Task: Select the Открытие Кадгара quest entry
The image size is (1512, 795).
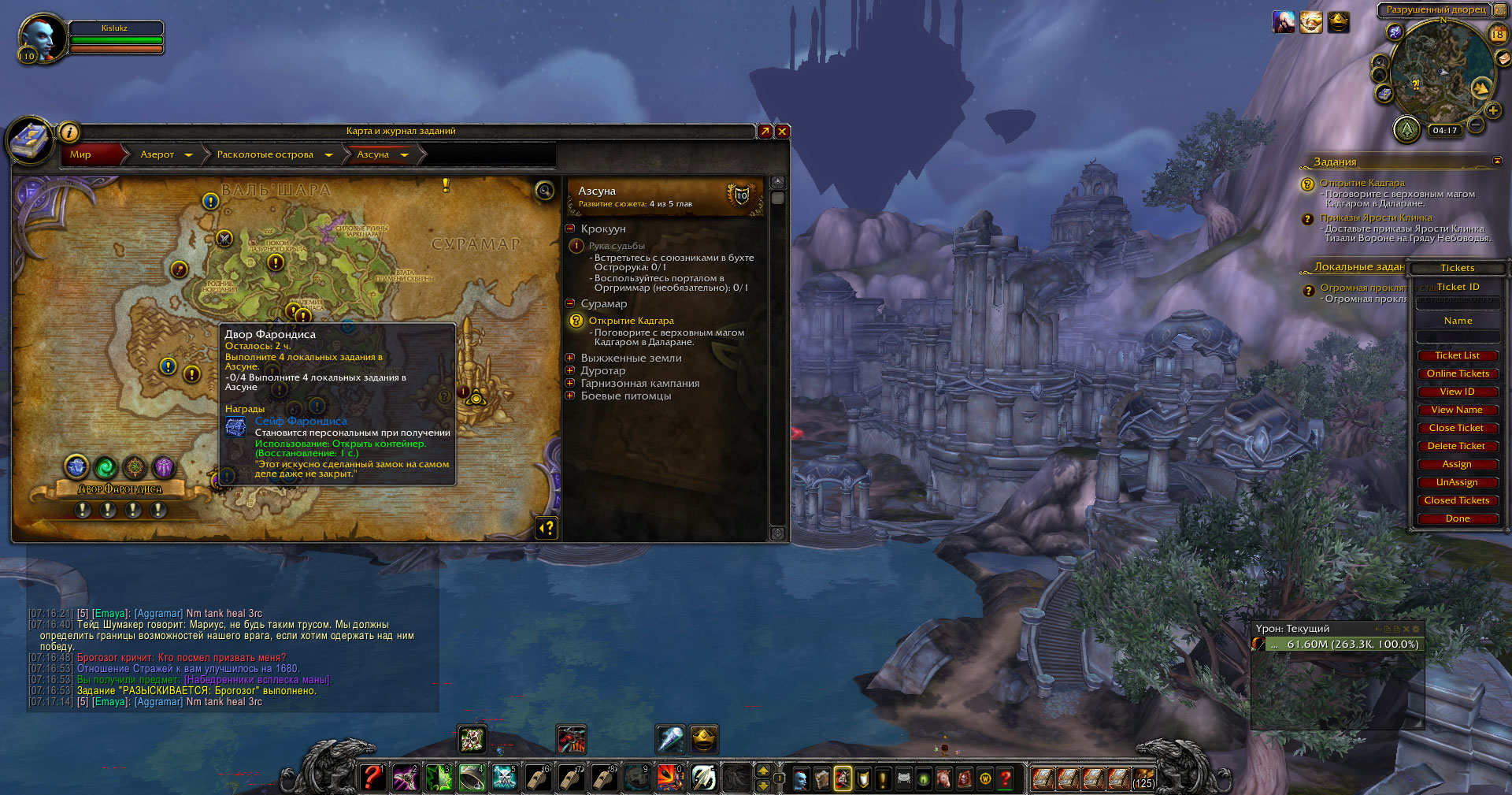Action: 631,321
